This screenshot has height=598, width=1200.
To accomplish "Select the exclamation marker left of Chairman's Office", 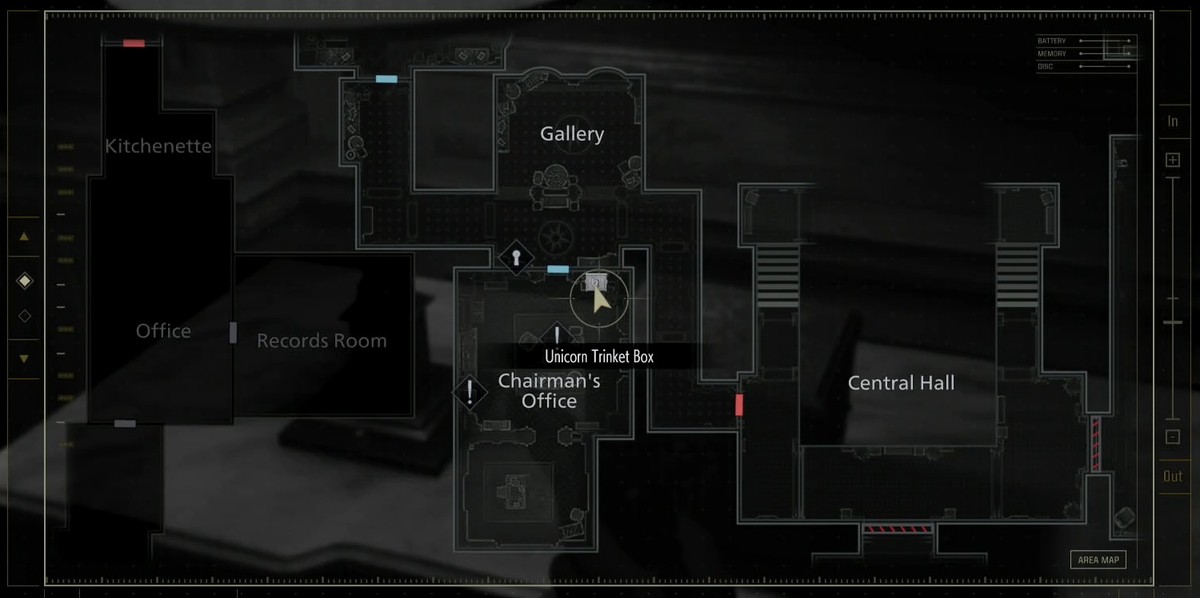I will (470, 391).
